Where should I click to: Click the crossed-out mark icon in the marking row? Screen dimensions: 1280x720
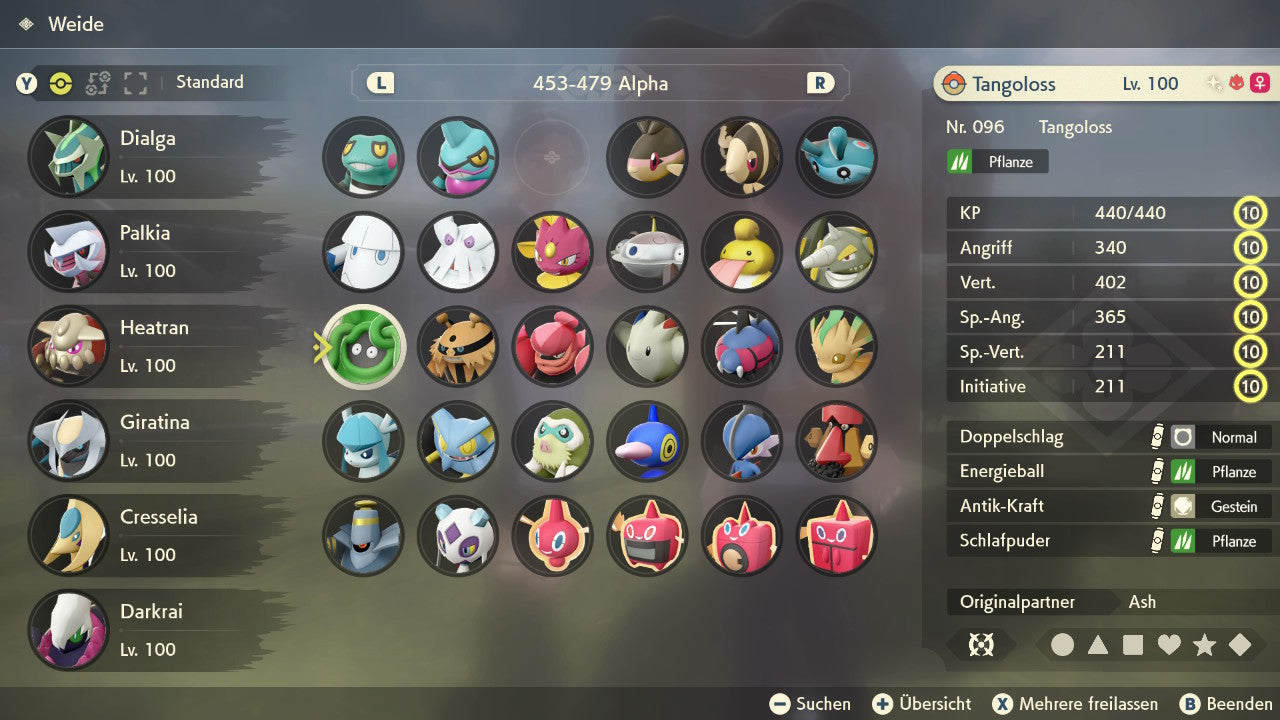tap(982, 645)
